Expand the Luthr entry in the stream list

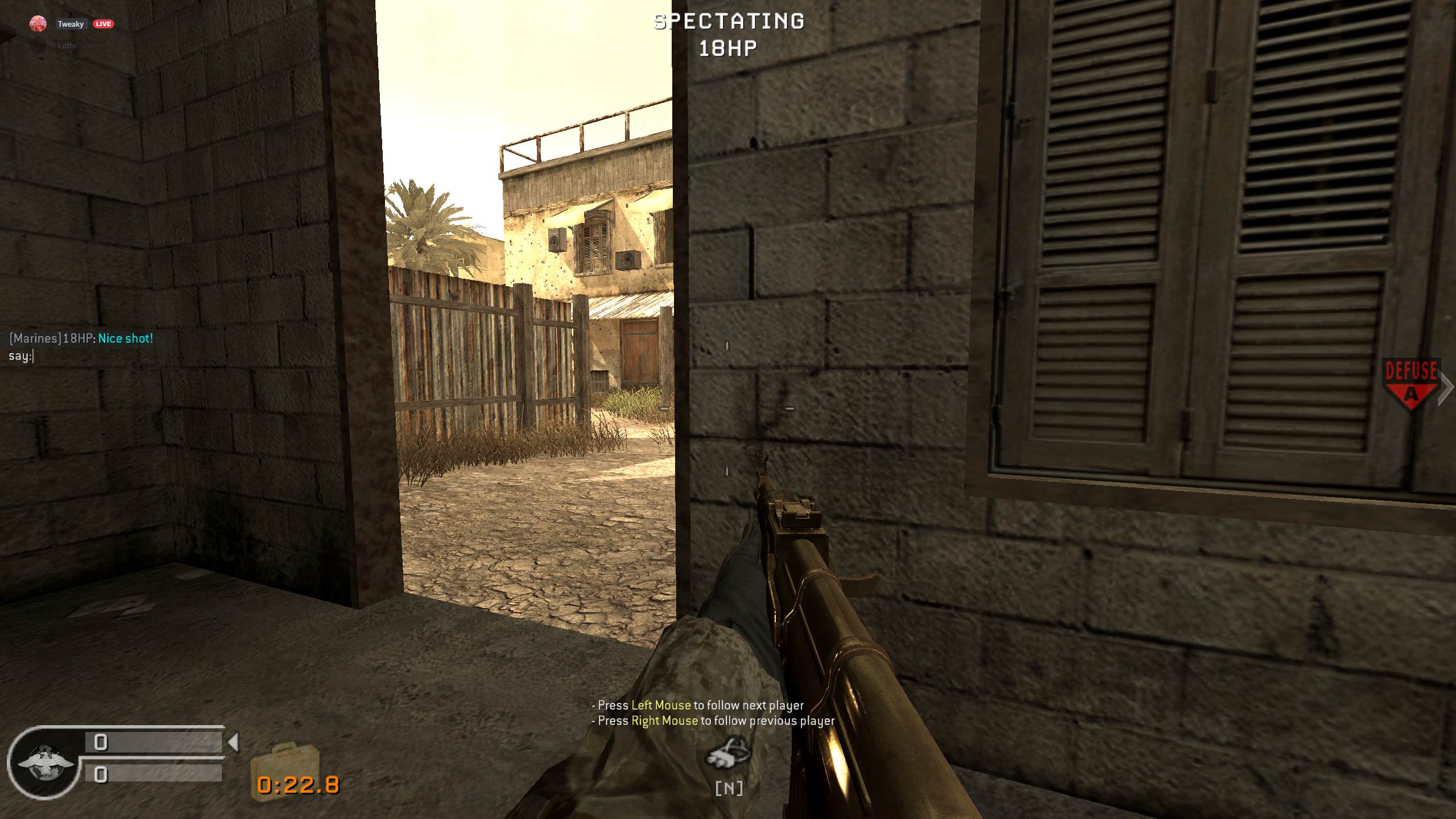[x=68, y=45]
